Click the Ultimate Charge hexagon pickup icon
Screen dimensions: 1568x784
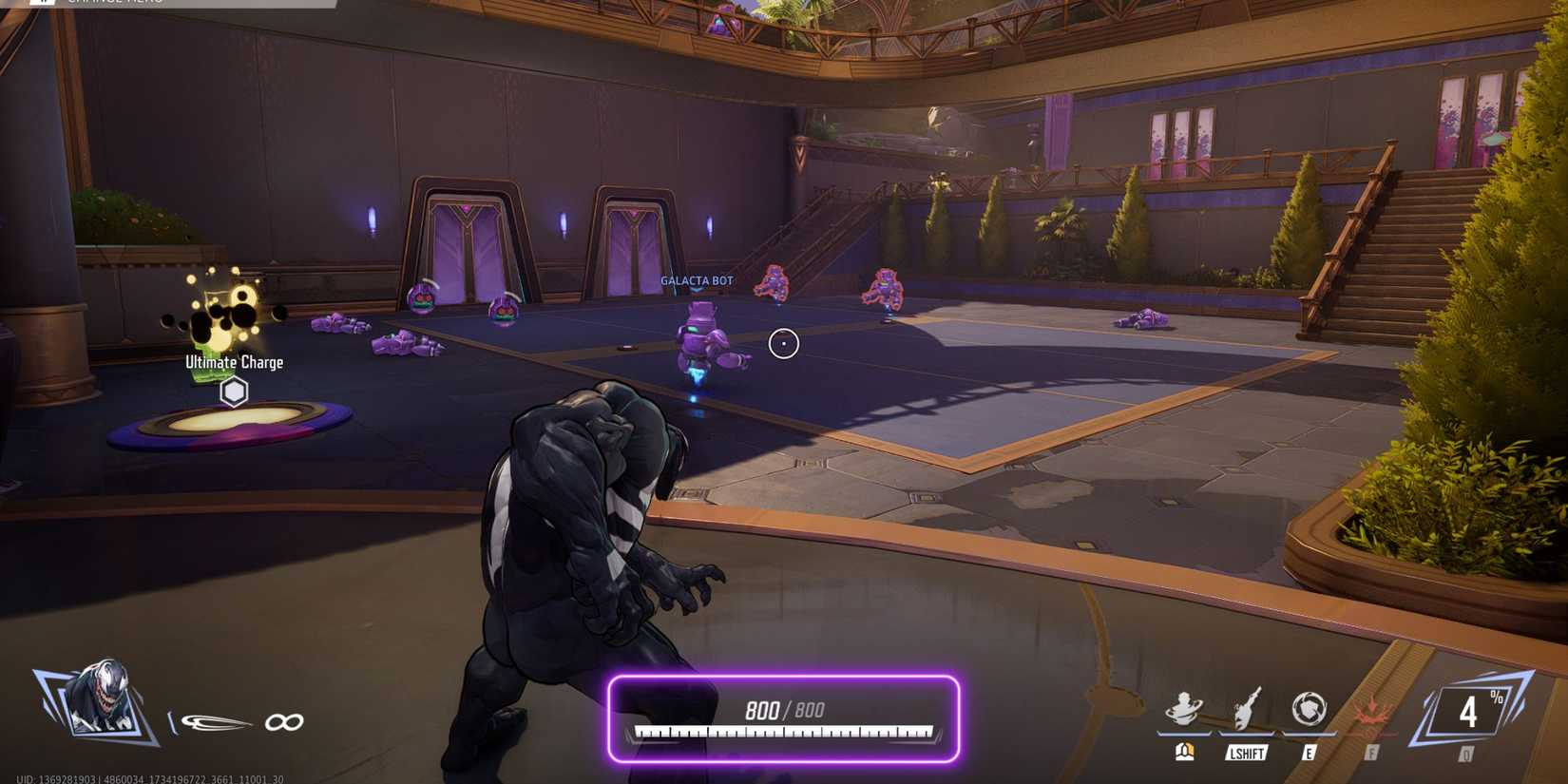[233, 392]
